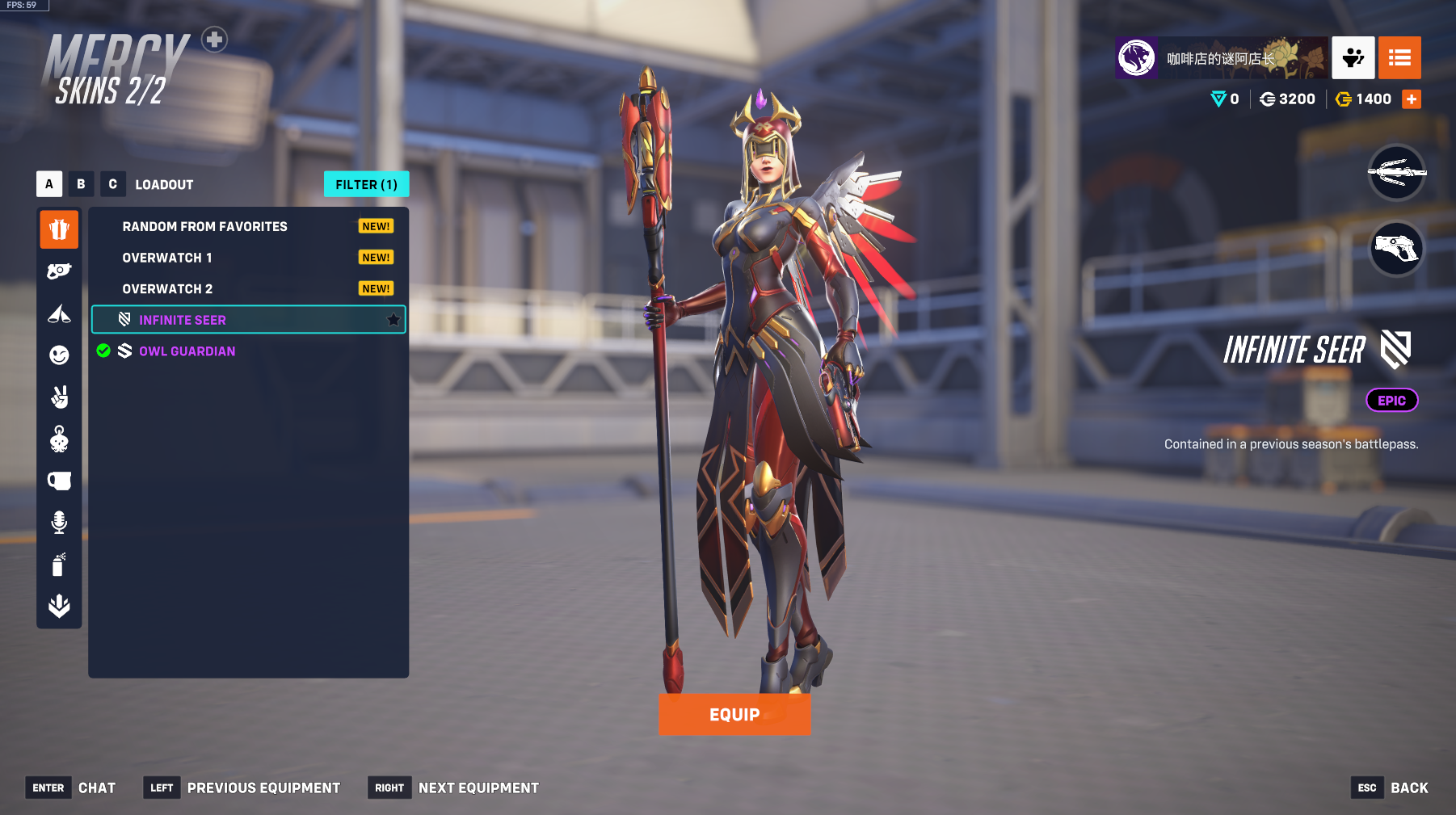The height and width of the screenshot is (815, 1456).
Task: Toggle favorite star on Infinite Seer
Action: (x=393, y=320)
